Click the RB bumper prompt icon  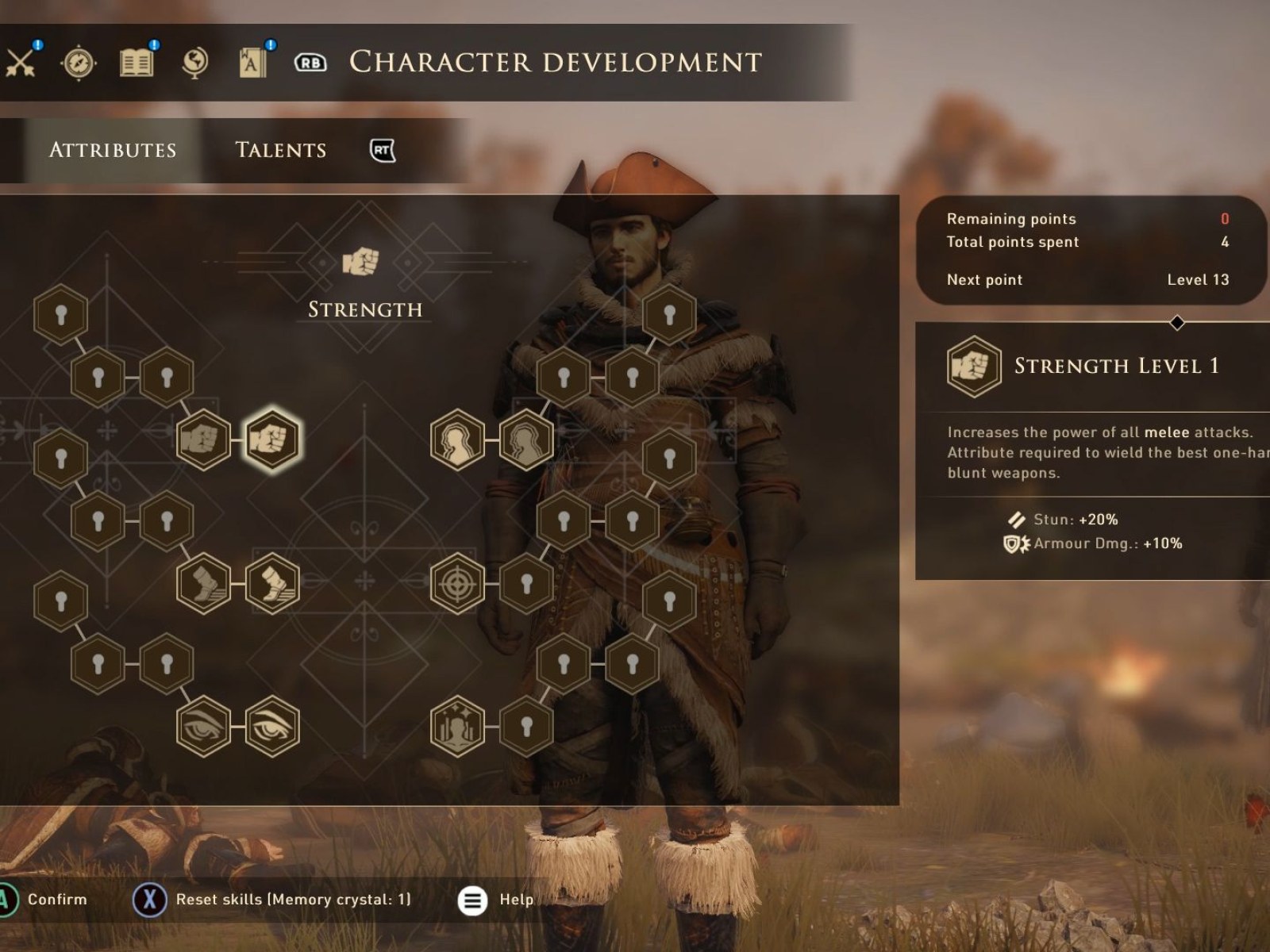click(x=310, y=62)
